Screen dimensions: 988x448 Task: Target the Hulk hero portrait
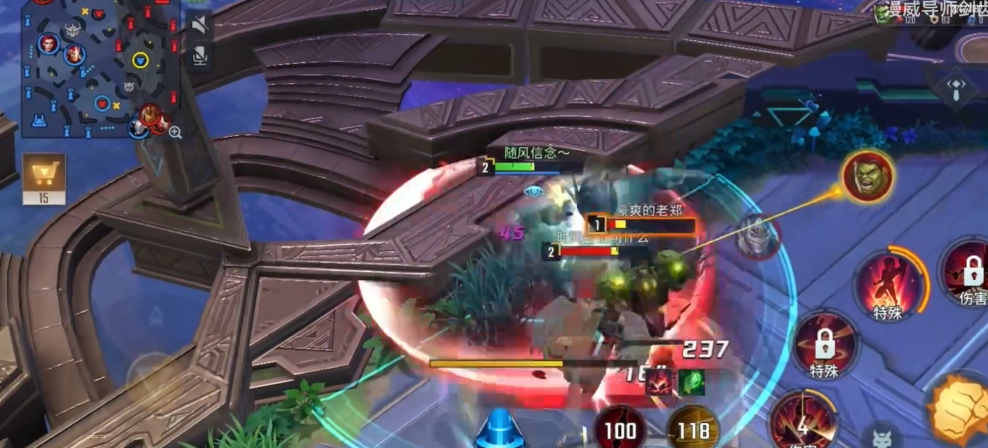tap(865, 177)
